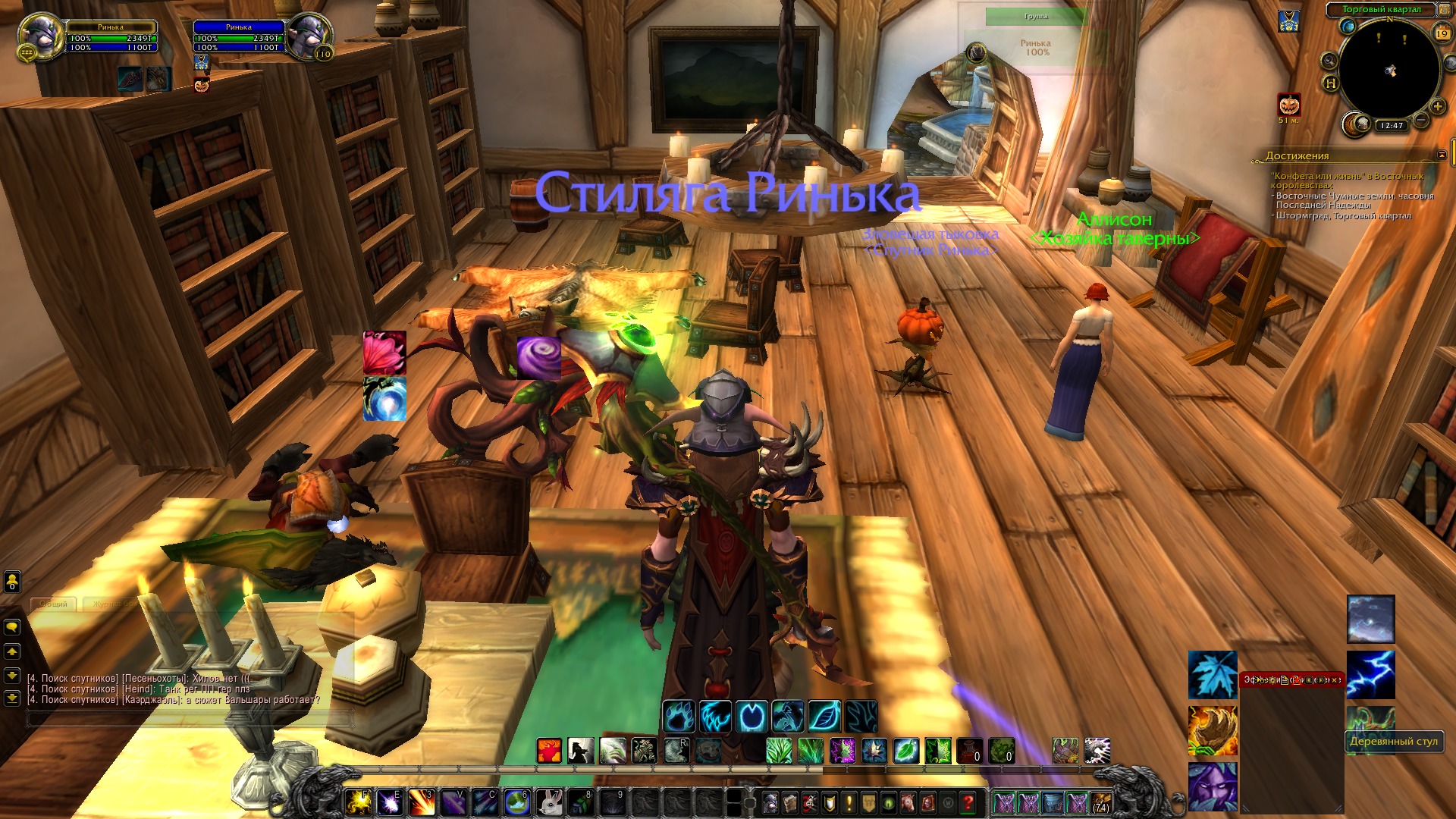
Task: Activate the blue lightning bolt ability icon
Action: (1370, 674)
